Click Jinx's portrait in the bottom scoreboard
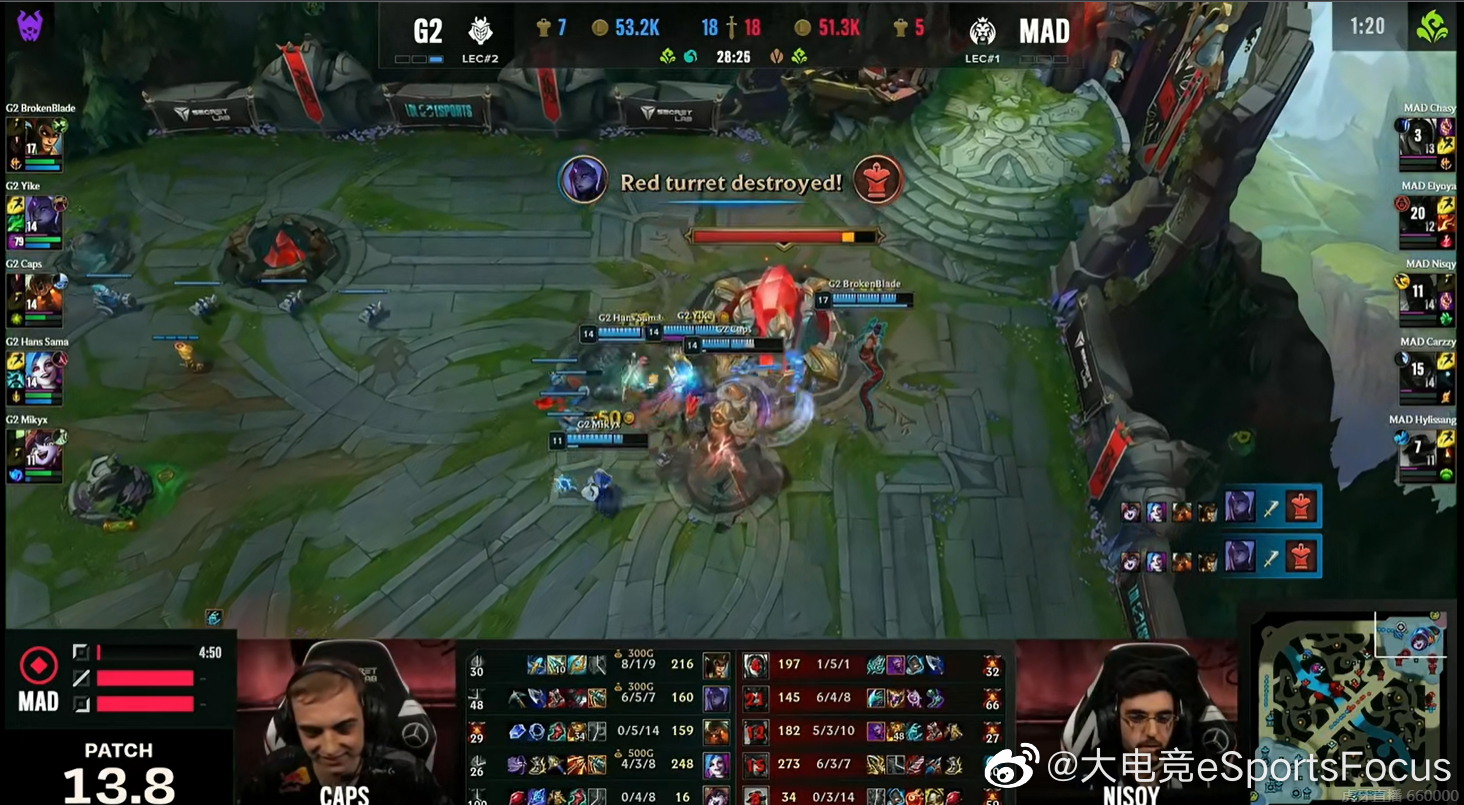Viewport: 1464px width, 805px height. tap(716, 763)
